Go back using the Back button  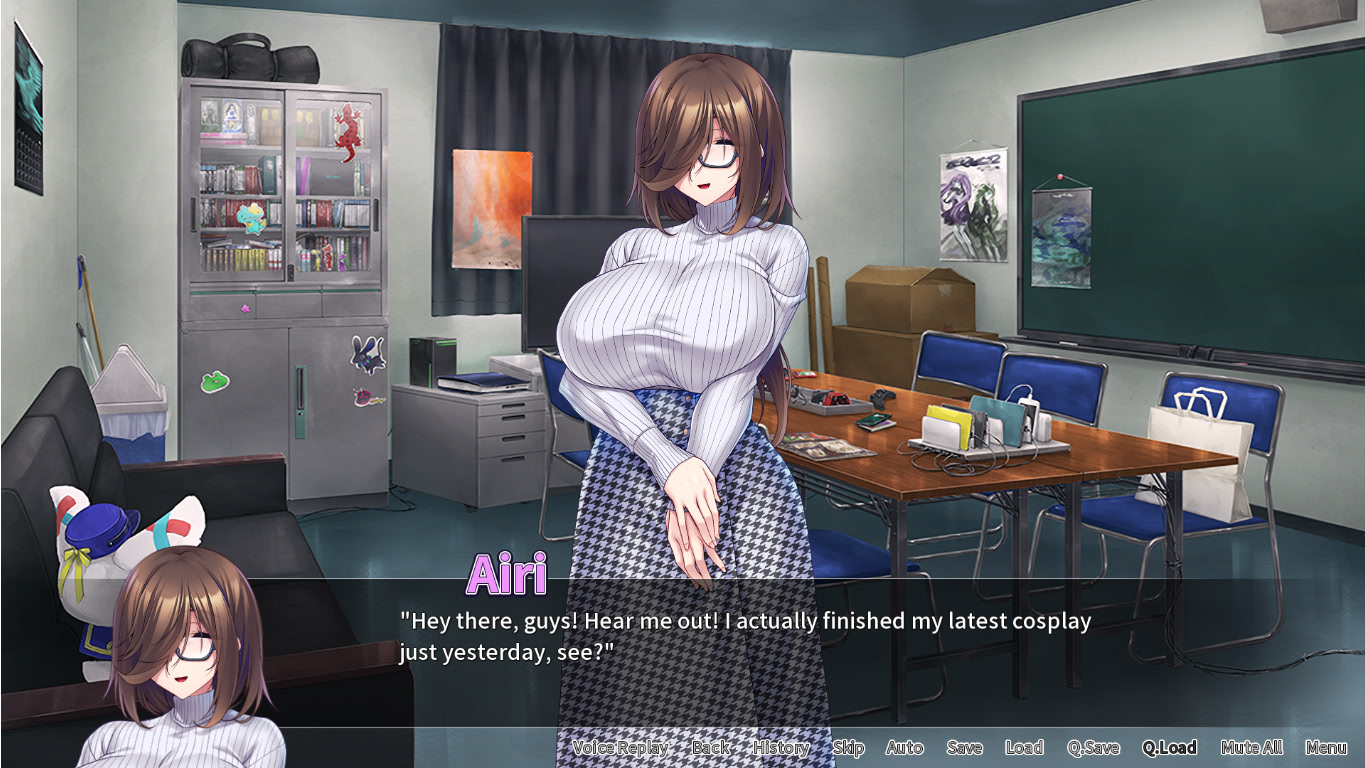click(710, 748)
